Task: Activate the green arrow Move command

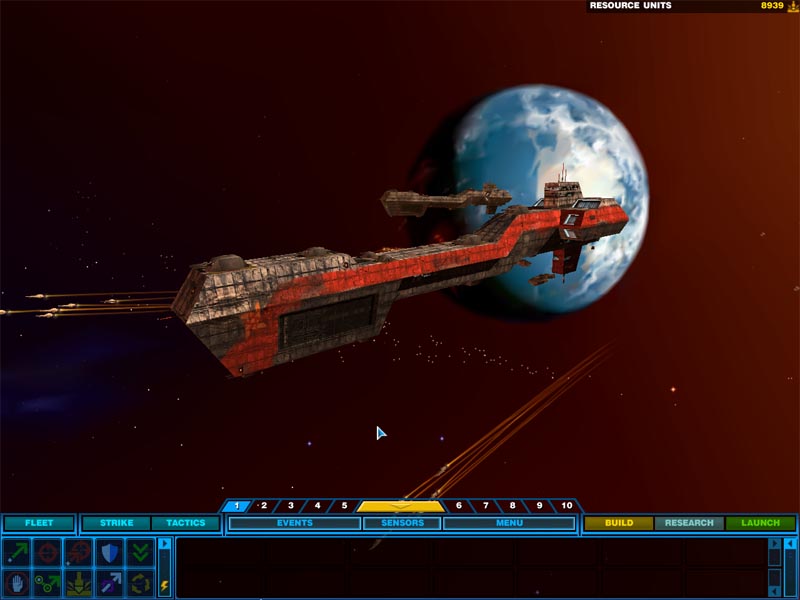Action: 16,552
